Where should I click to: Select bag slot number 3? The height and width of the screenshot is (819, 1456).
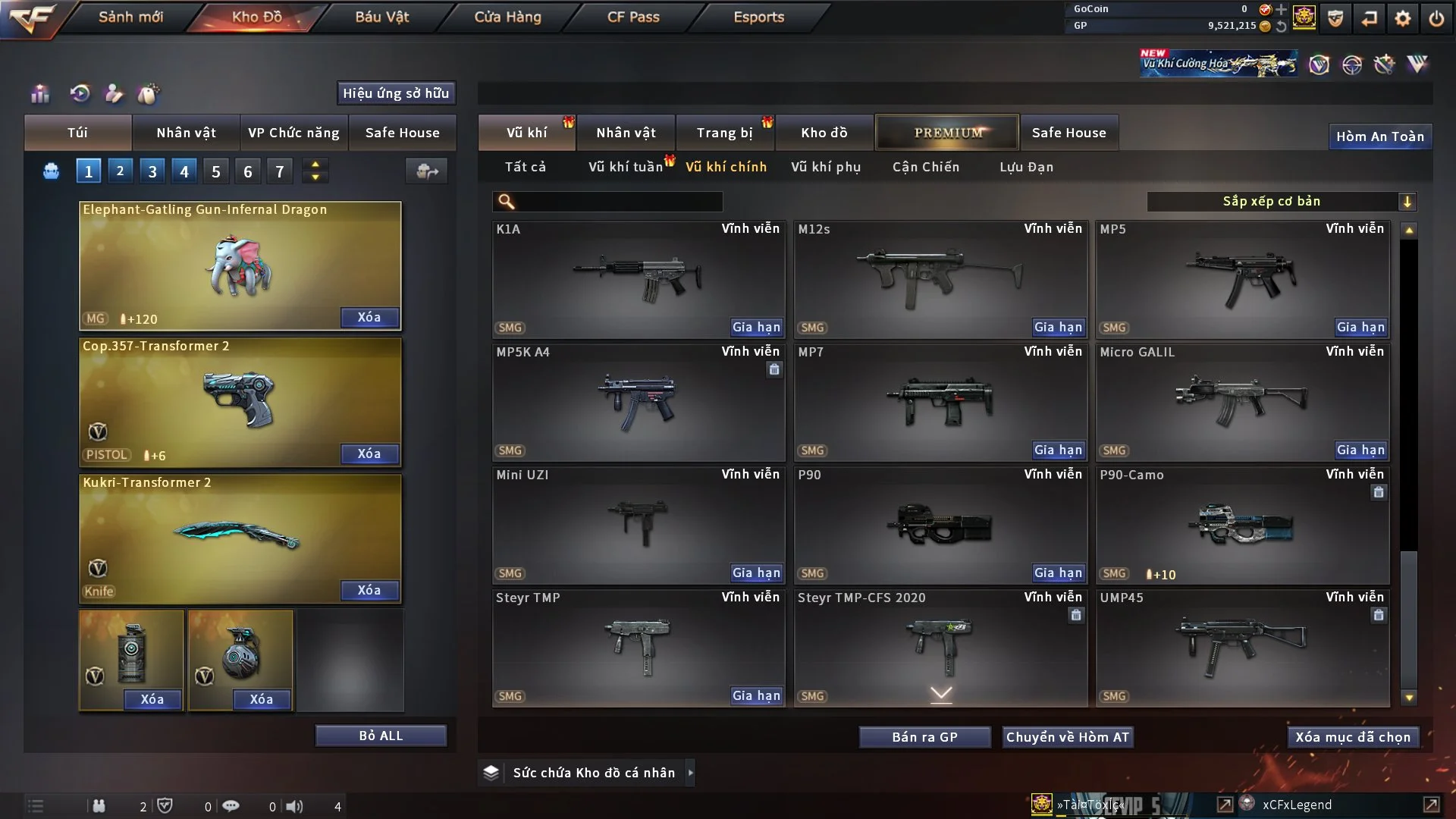click(x=152, y=171)
